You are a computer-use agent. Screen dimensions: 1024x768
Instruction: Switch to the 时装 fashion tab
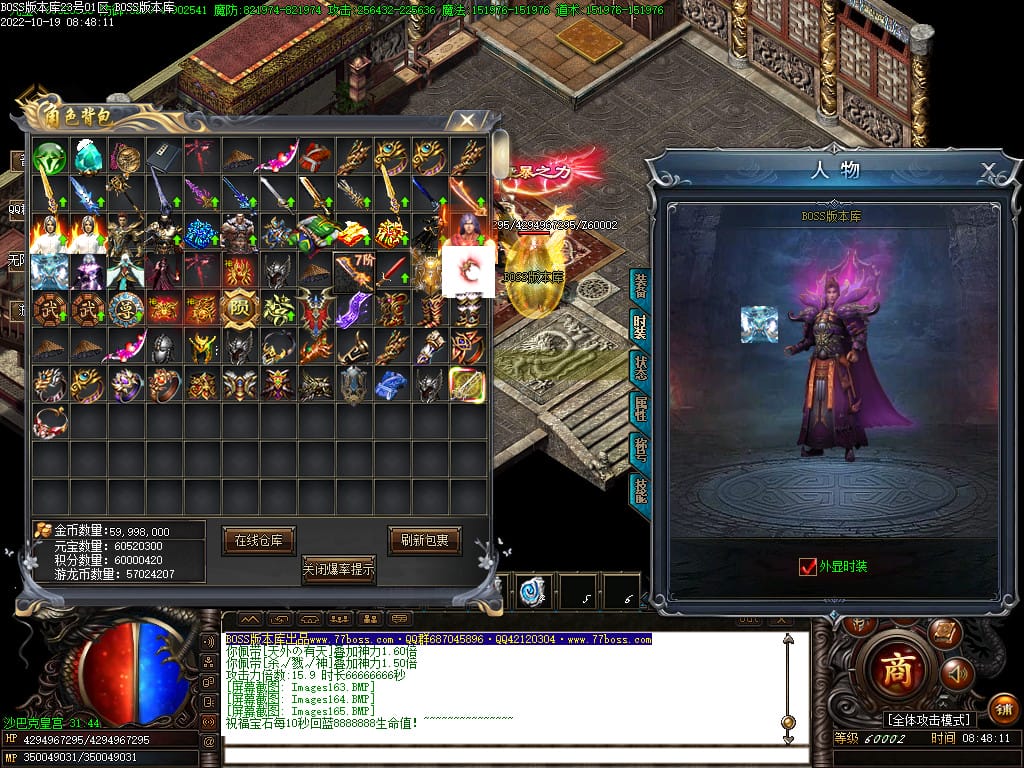pos(639,327)
